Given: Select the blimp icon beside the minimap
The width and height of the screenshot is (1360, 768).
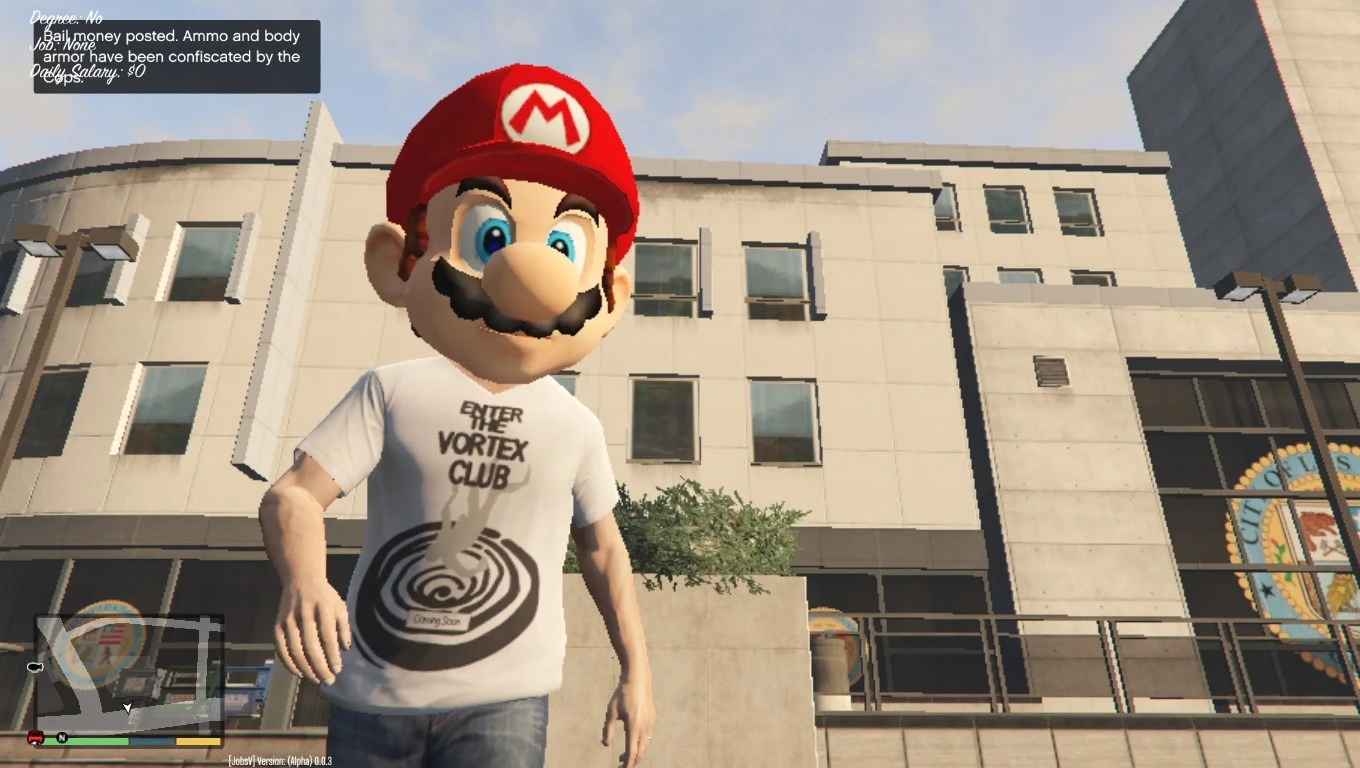Looking at the screenshot, I should (35, 667).
